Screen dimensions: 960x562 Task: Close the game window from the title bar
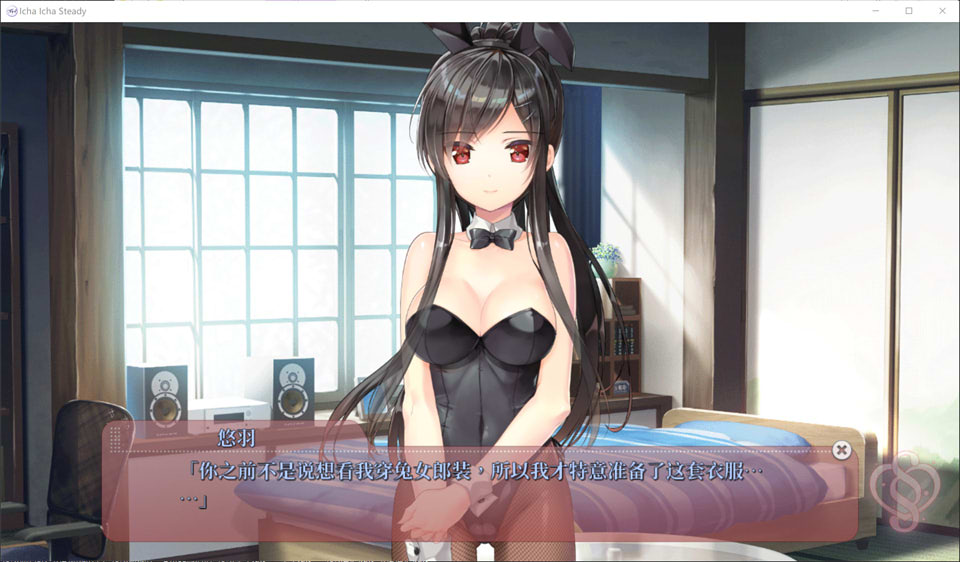pyautogui.click(x=942, y=11)
